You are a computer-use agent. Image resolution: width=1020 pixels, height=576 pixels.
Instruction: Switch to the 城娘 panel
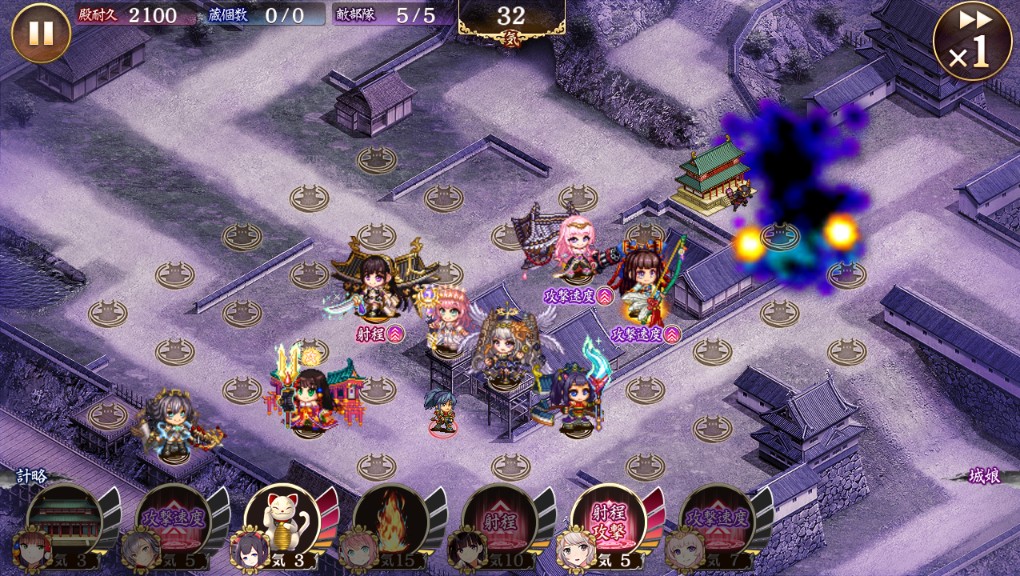[984, 477]
